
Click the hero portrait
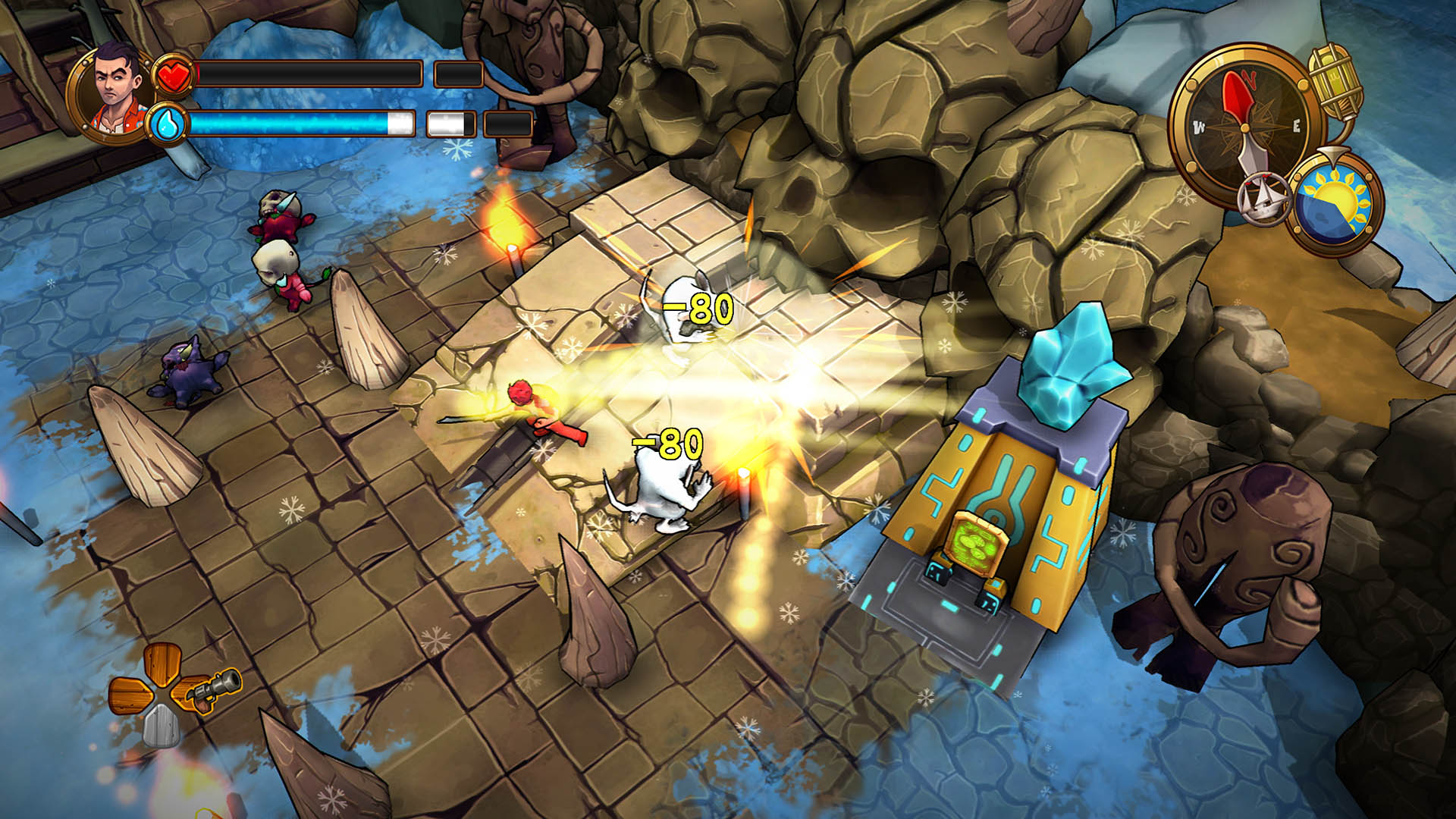pos(115,91)
